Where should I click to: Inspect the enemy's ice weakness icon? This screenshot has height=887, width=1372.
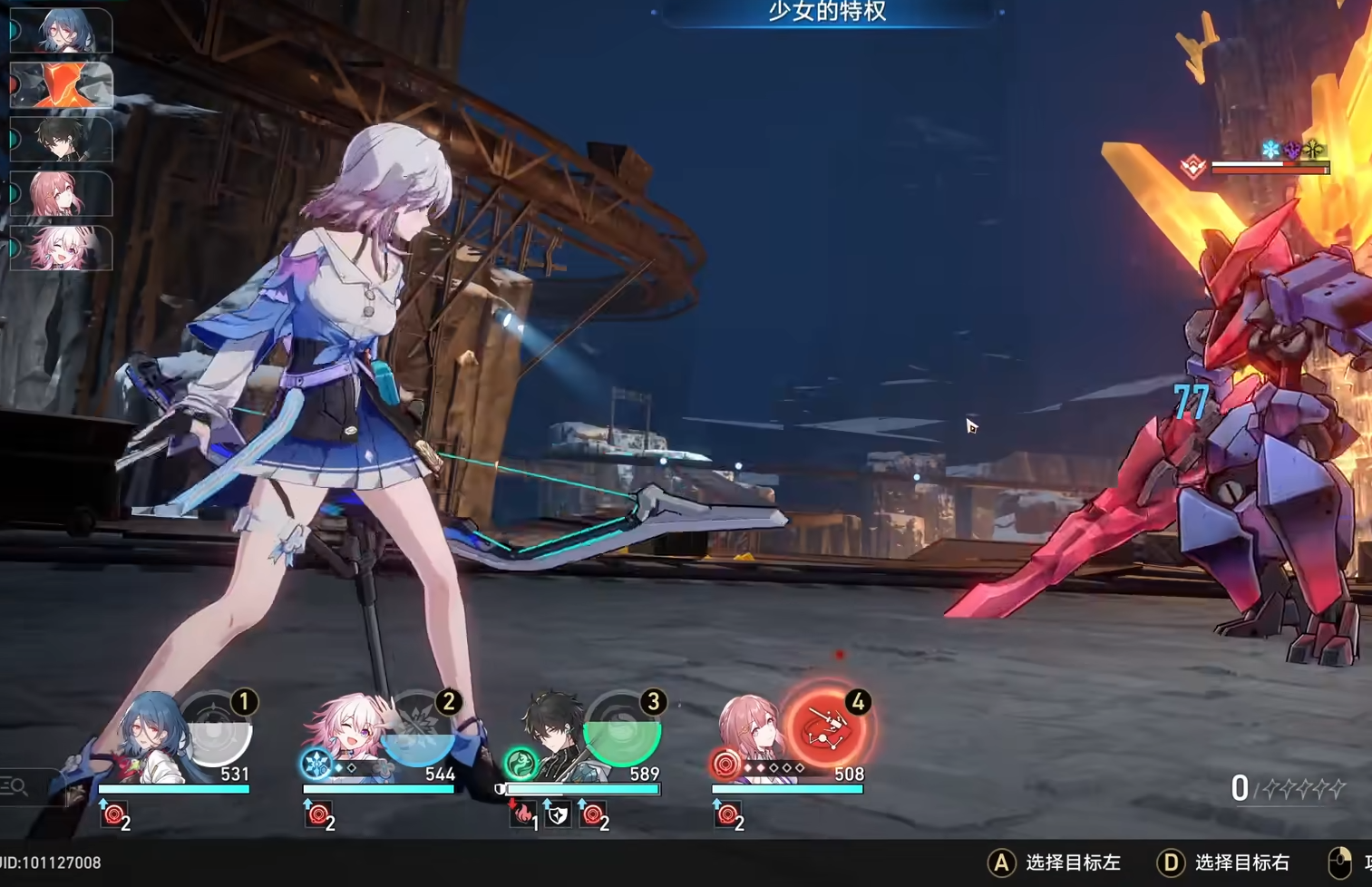[x=1270, y=149]
